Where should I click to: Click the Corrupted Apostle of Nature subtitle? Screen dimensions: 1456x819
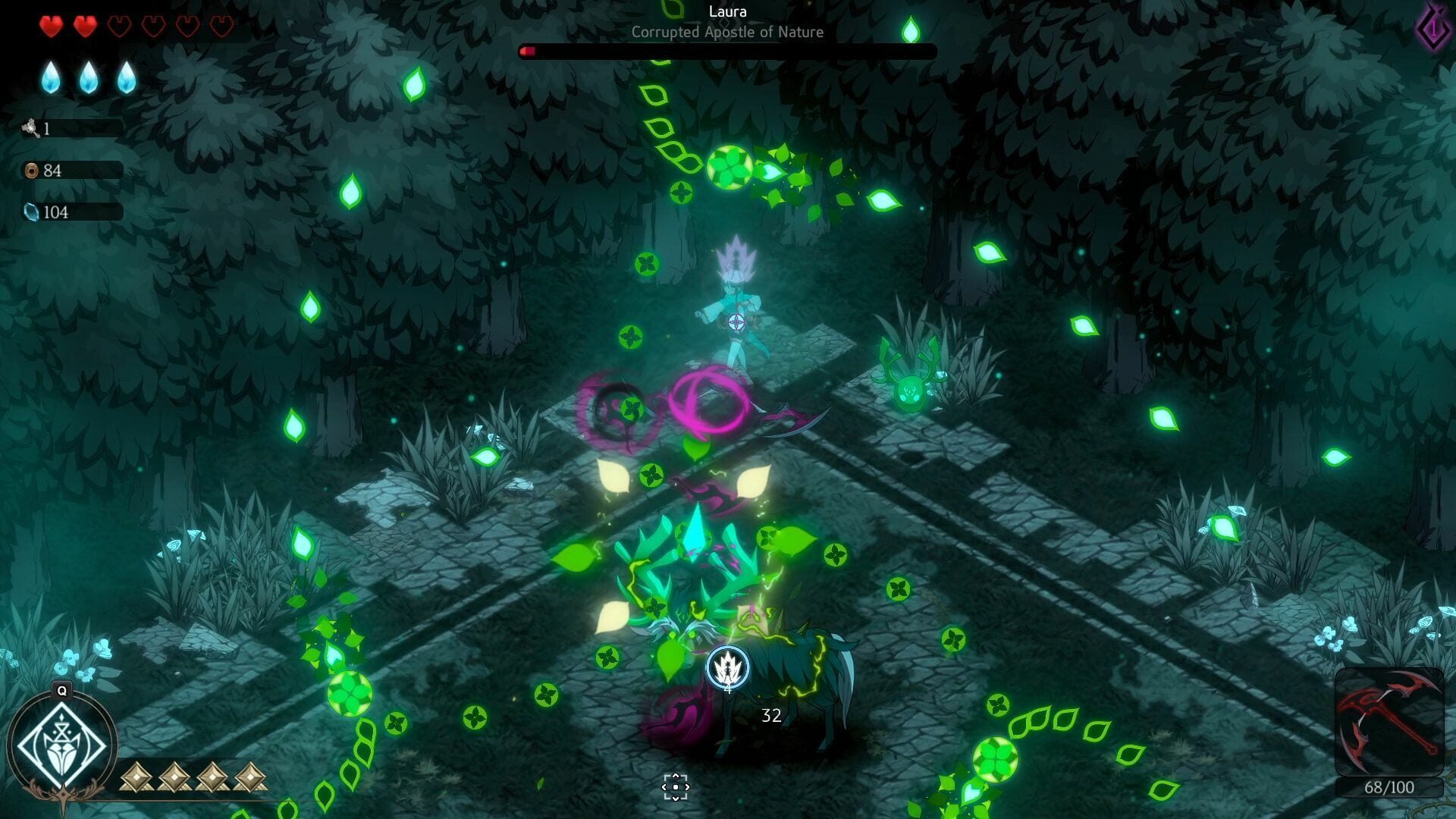point(727,33)
